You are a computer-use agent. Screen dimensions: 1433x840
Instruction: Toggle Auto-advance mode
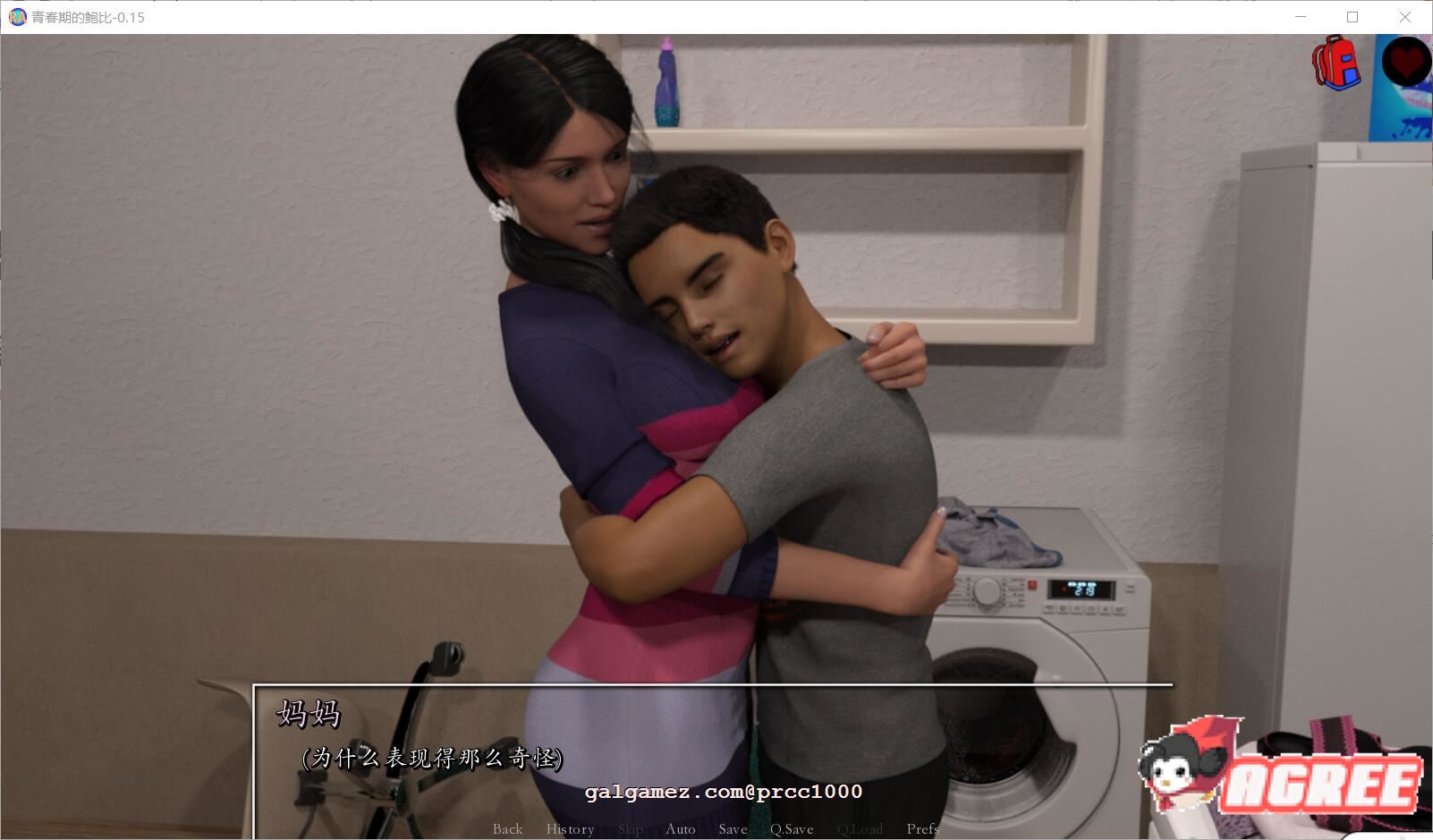(x=680, y=829)
